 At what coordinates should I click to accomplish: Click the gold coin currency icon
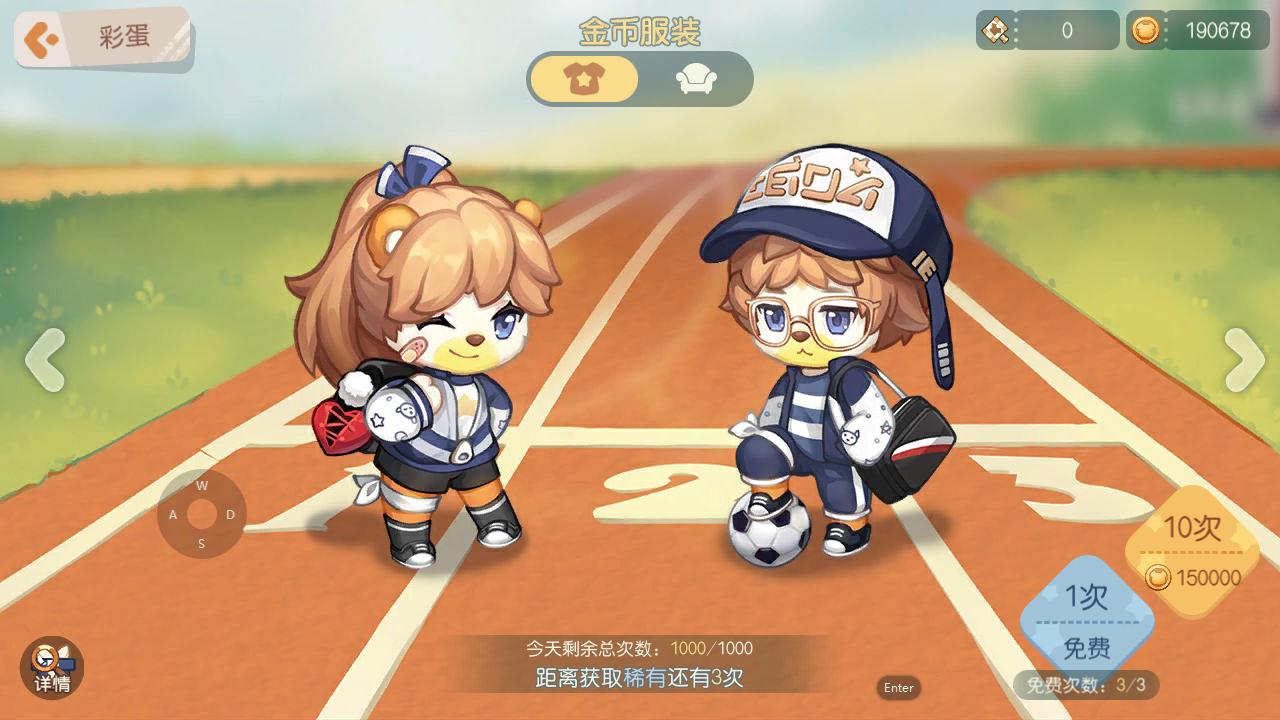(x=1144, y=30)
